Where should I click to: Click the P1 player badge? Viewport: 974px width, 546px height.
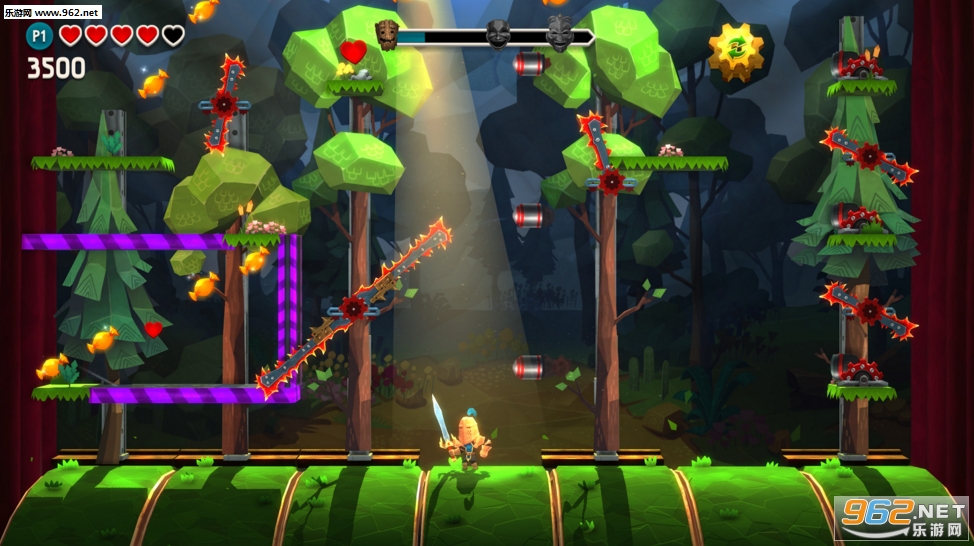tap(39, 36)
